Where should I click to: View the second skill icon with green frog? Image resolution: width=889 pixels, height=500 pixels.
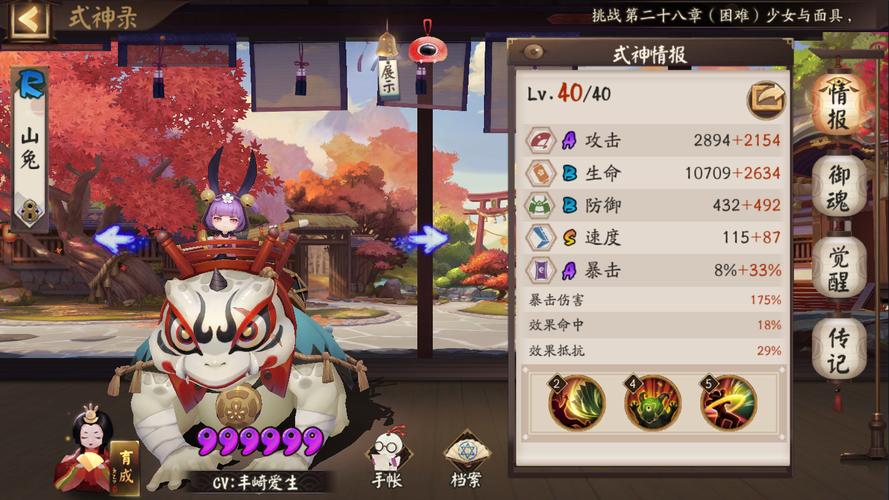click(x=653, y=402)
